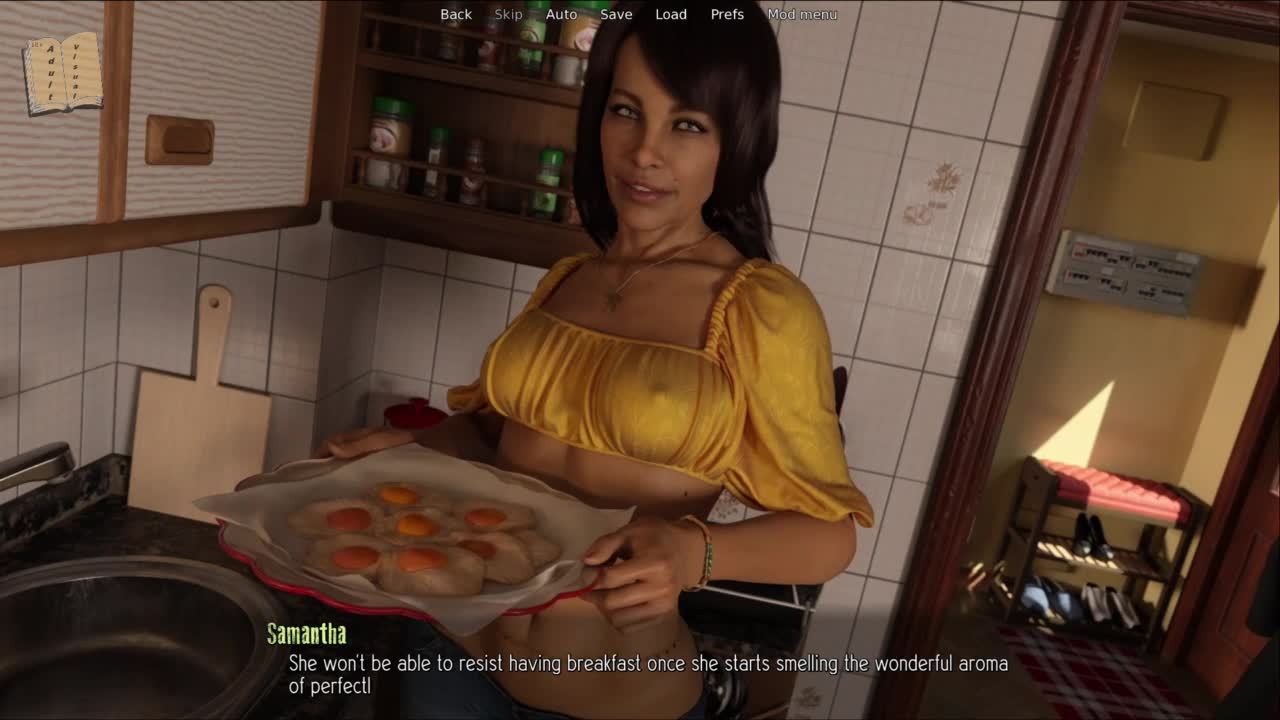Open the Load screen
The width and height of the screenshot is (1280, 720).
(671, 14)
